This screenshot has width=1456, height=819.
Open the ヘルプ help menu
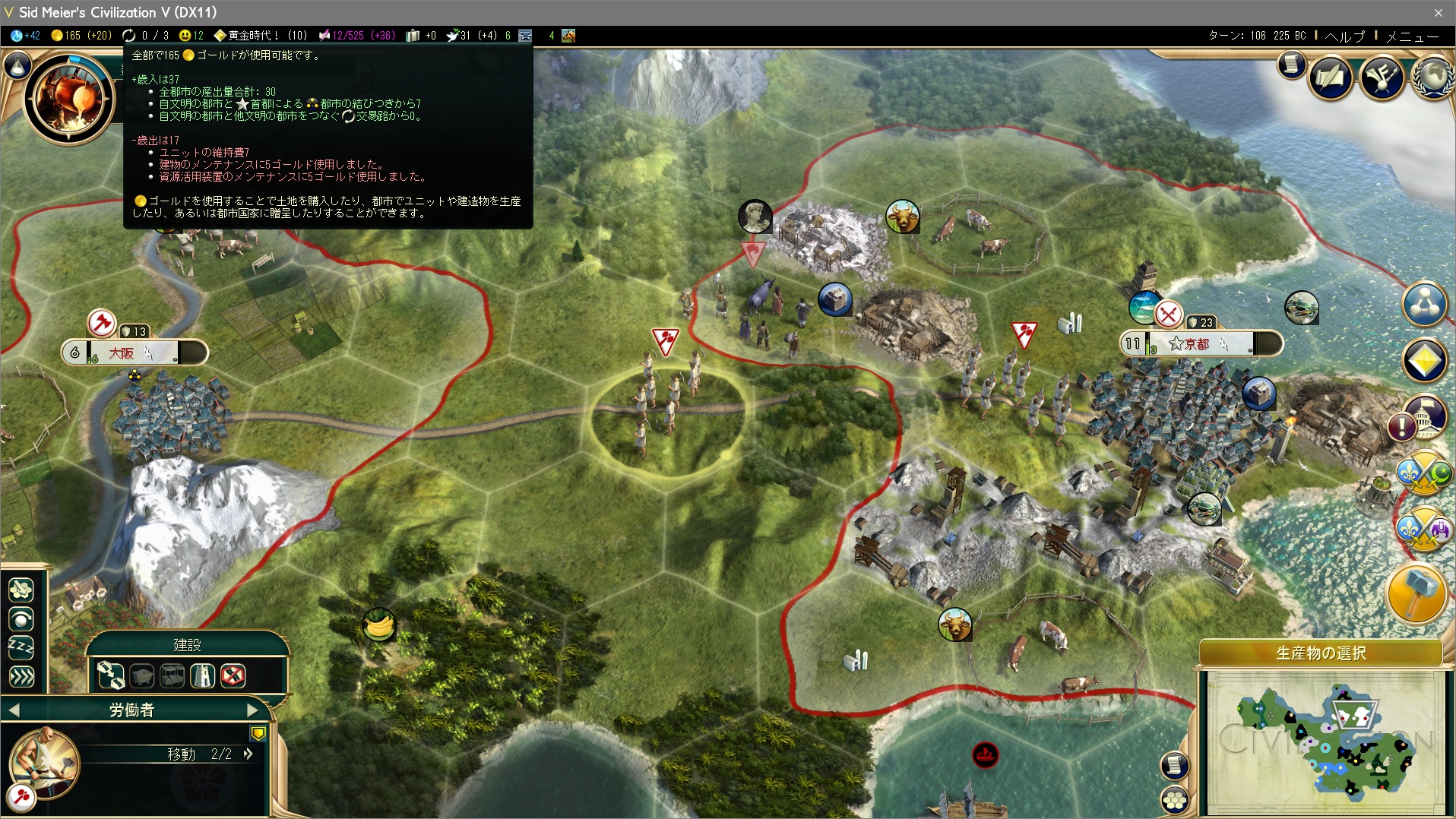click(1344, 36)
